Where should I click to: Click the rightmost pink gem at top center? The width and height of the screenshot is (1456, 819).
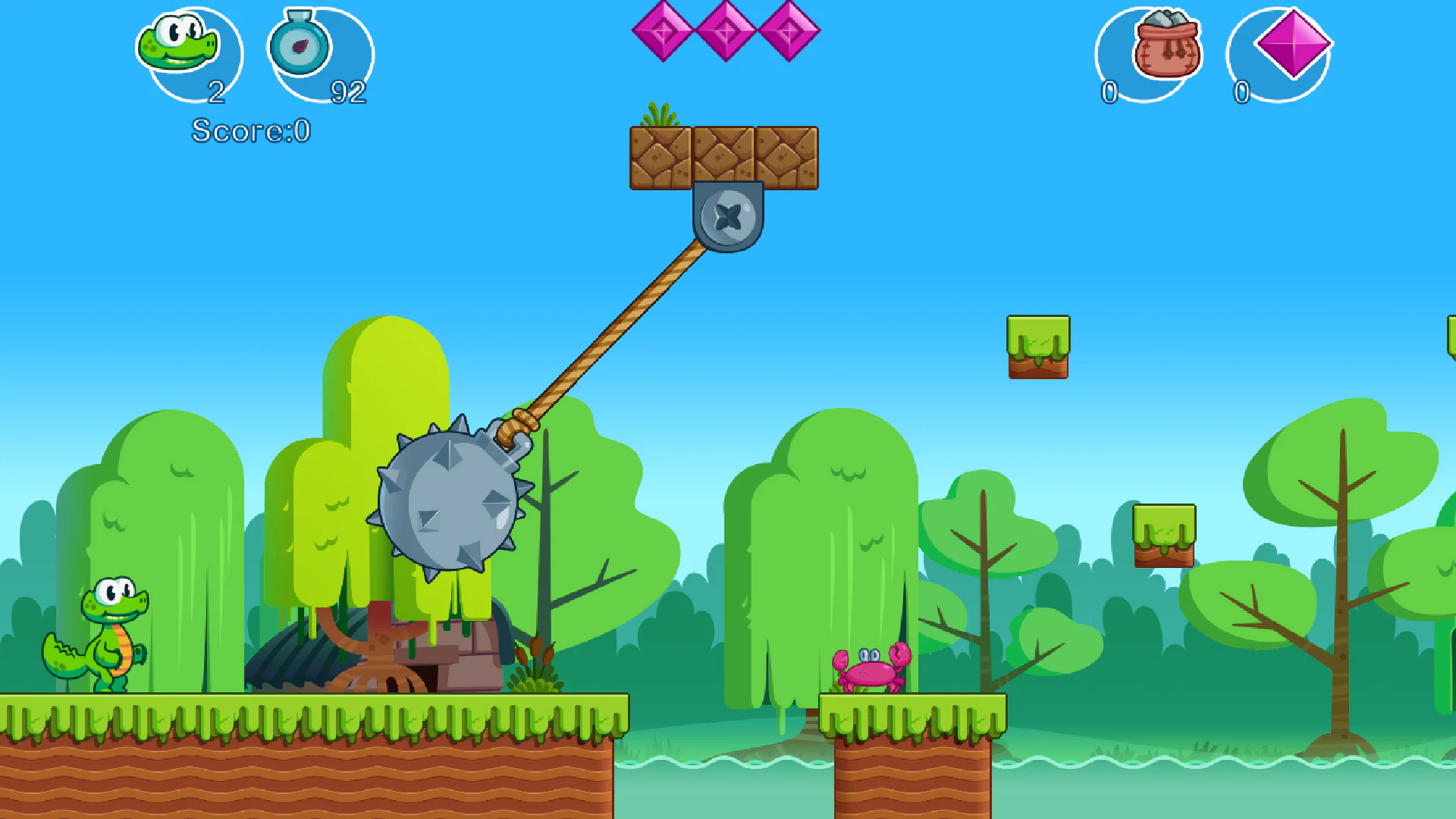pyautogui.click(x=789, y=32)
